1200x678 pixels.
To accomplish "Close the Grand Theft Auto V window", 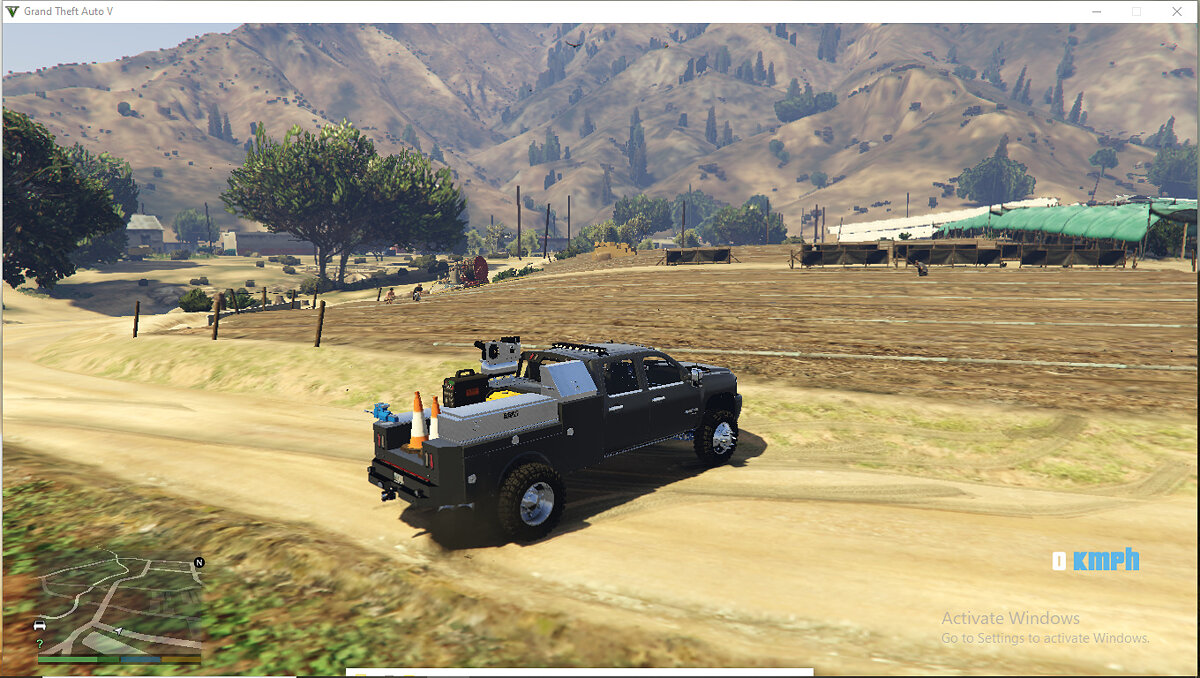I will point(1176,11).
